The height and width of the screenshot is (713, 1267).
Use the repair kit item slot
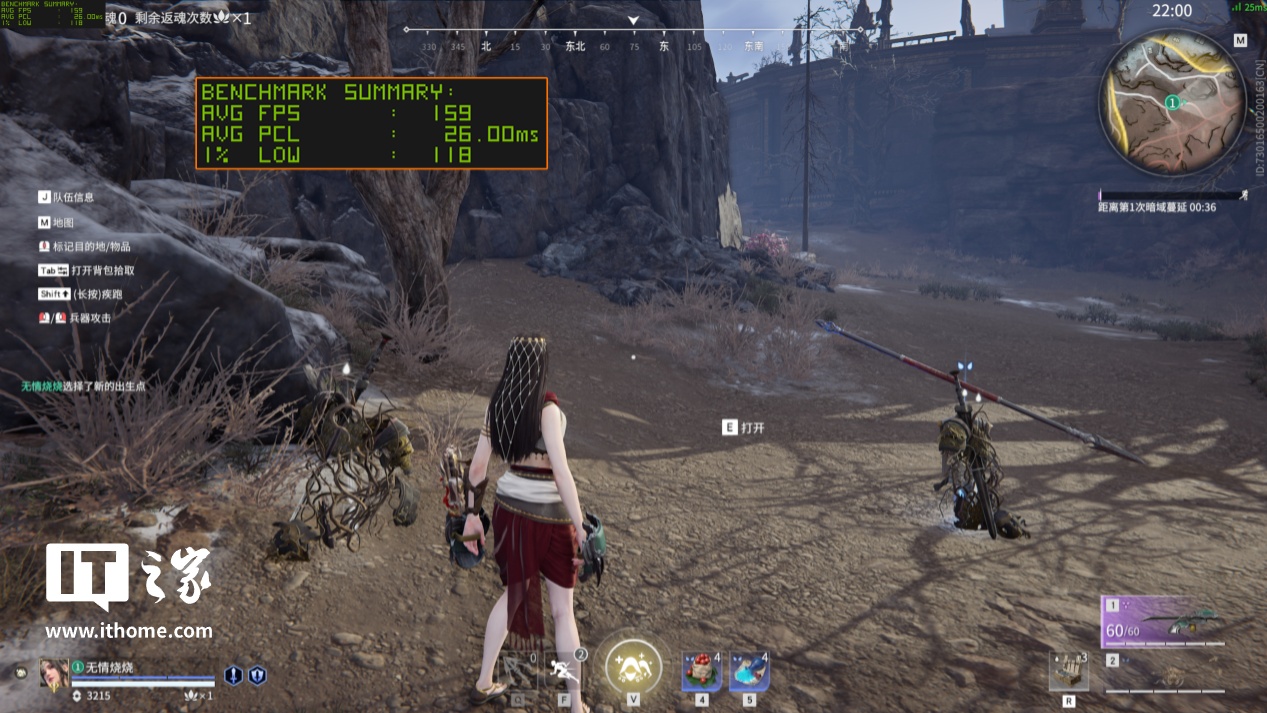tap(1069, 670)
